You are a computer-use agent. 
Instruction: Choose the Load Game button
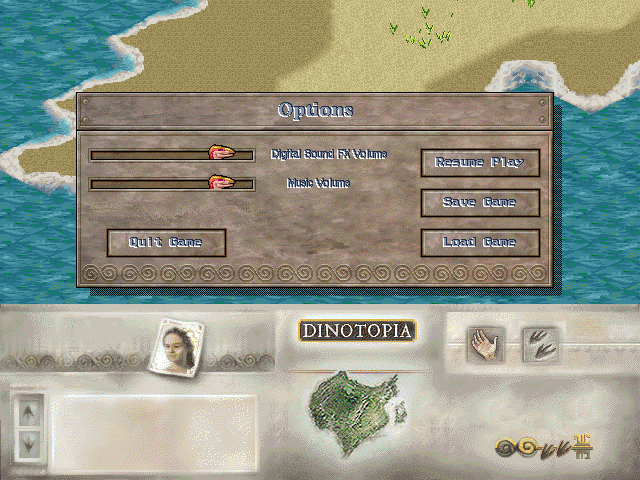click(480, 242)
